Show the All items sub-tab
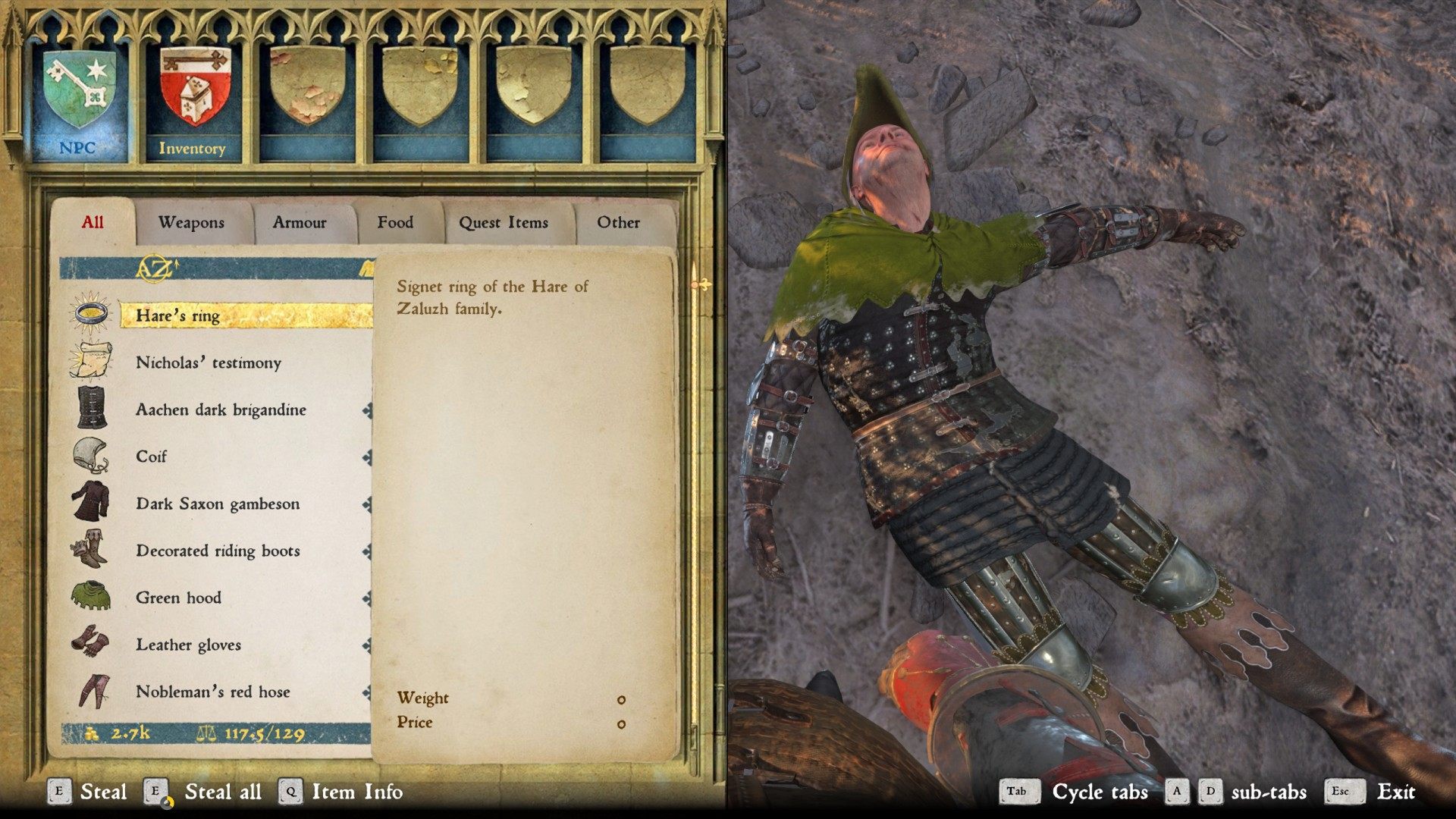The image size is (1456, 819). 93,222
